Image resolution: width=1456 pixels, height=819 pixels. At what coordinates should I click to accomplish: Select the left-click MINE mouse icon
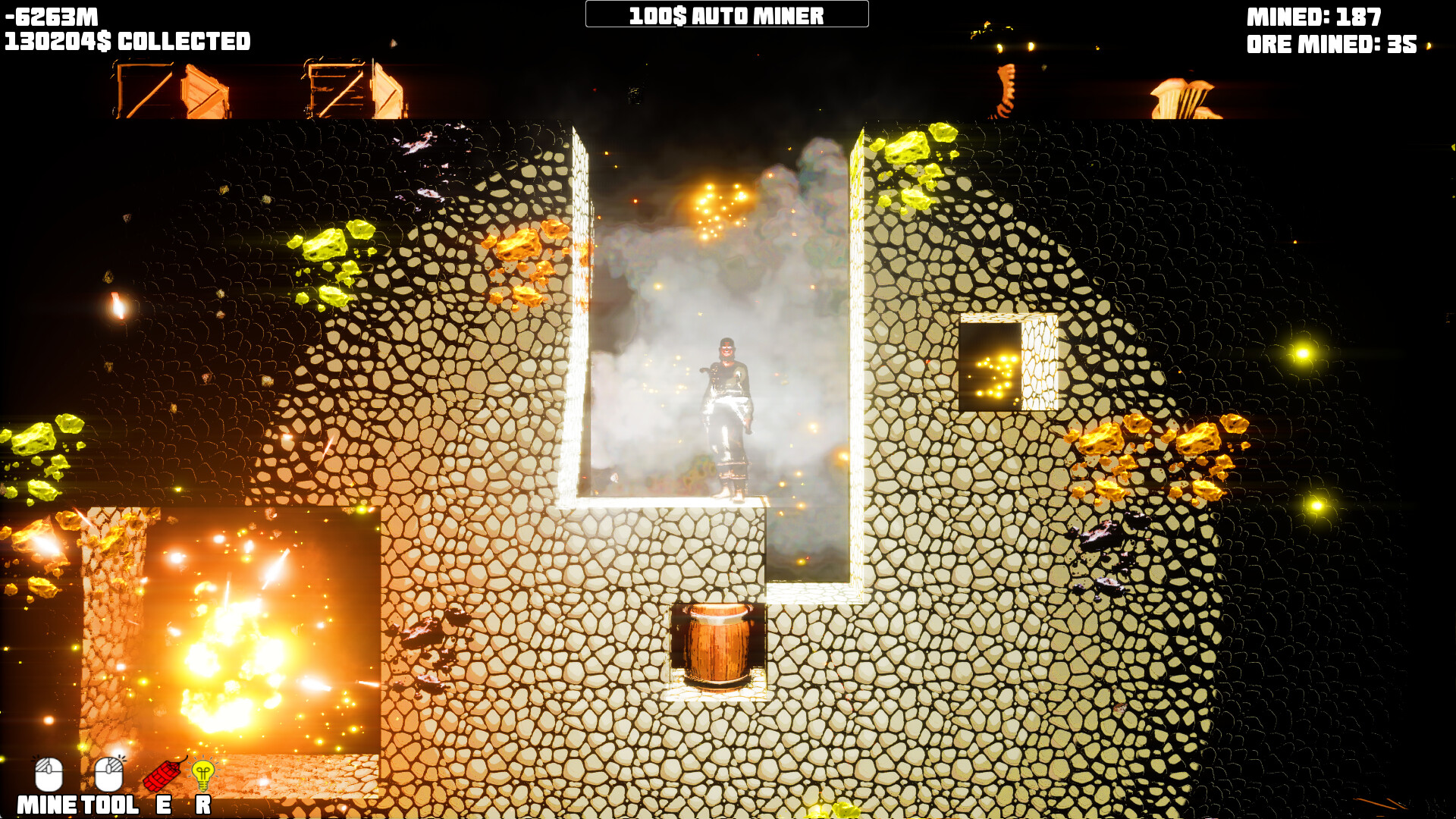tap(50, 773)
